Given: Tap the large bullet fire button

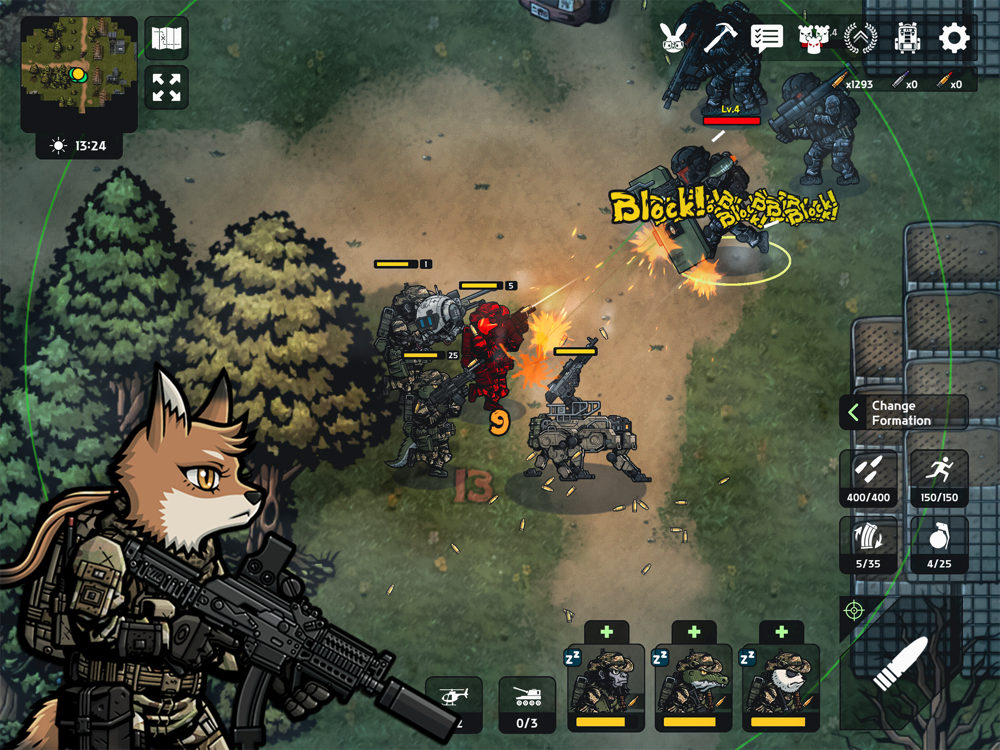Looking at the screenshot, I should click(x=901, y=664).
